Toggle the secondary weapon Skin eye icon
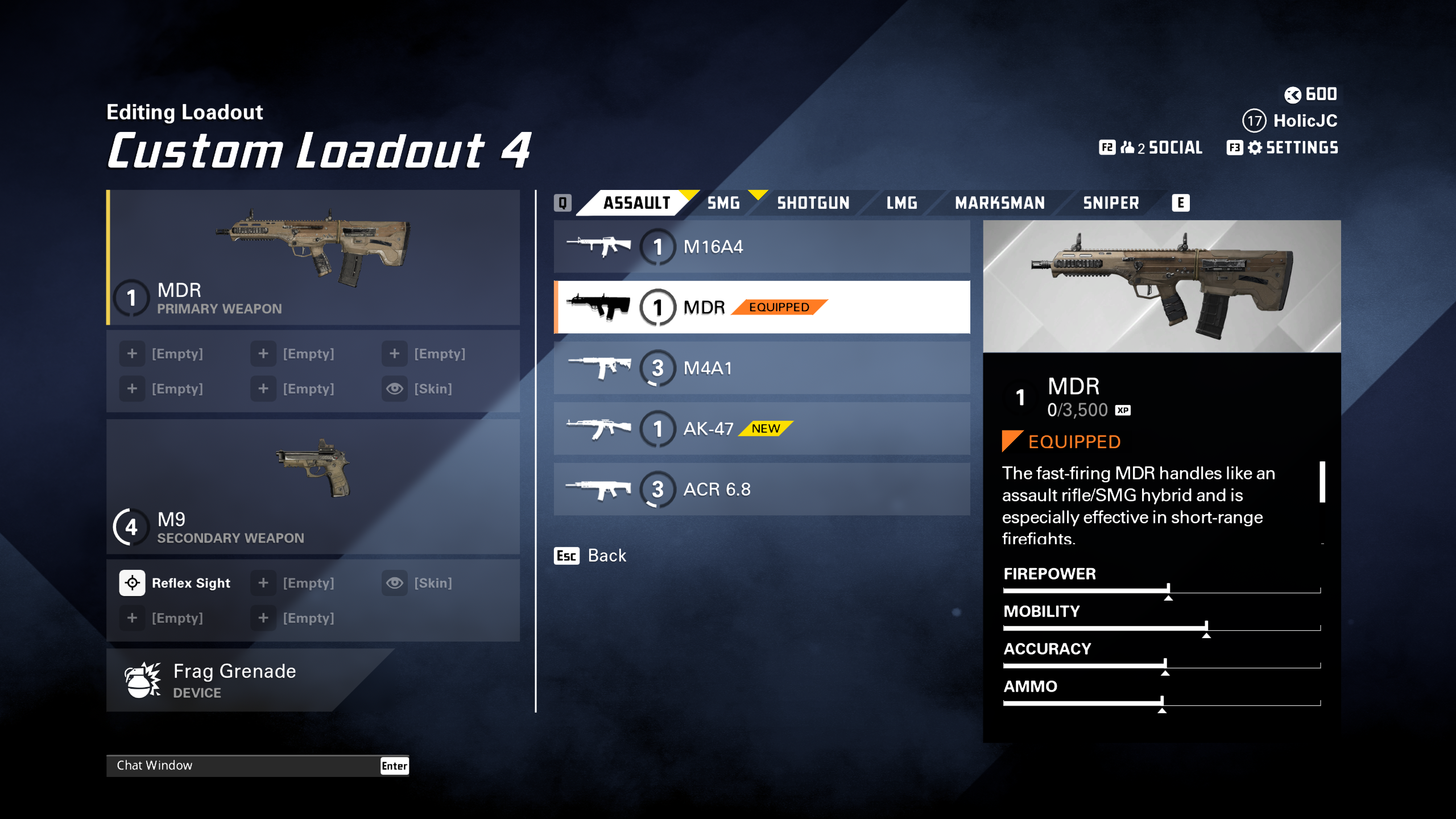Viewport: 1456px width, 819px height. pos(394,582)
